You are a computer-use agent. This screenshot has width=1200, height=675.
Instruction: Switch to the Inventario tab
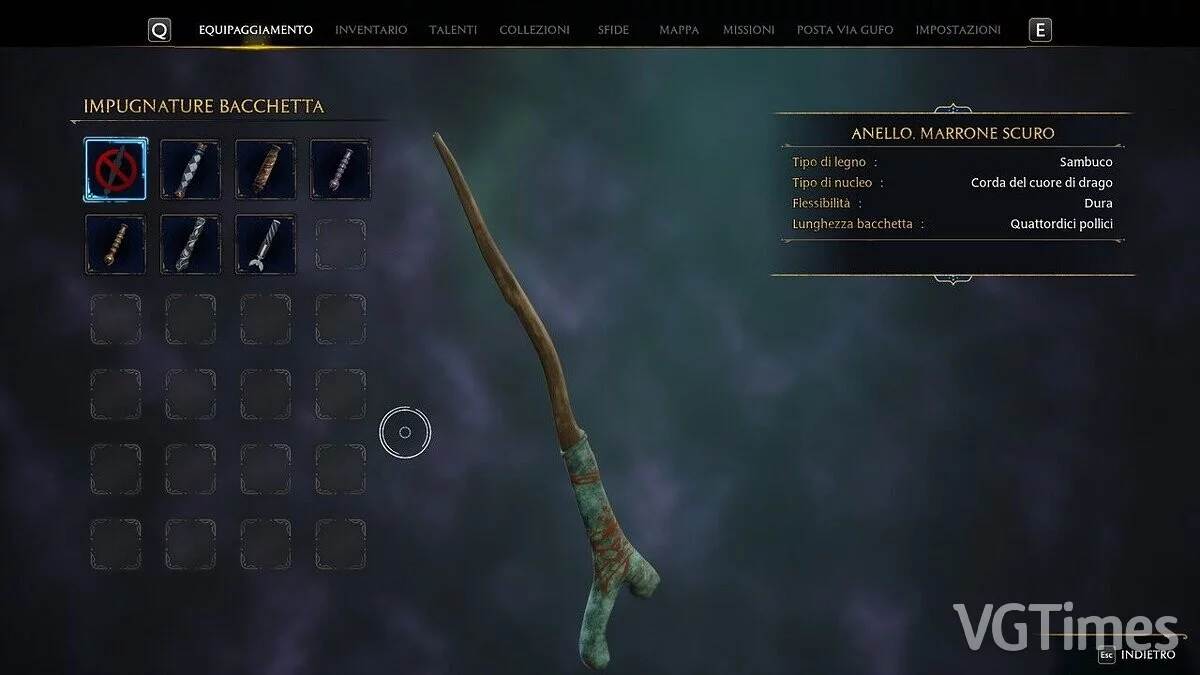[371, 30]
